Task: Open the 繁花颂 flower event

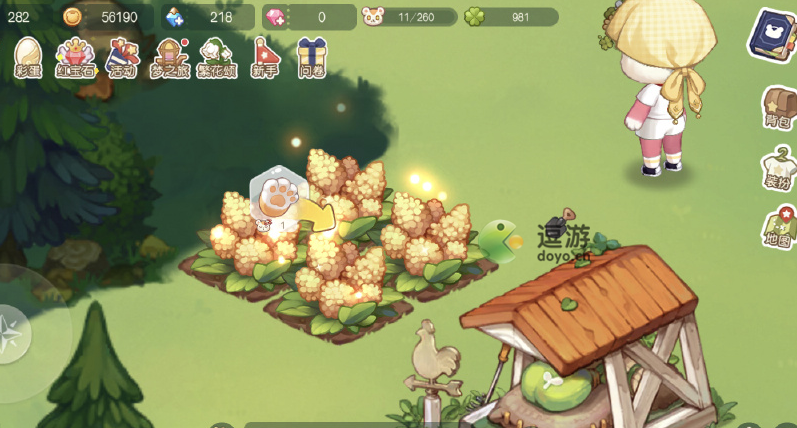Action: point(216,57)
